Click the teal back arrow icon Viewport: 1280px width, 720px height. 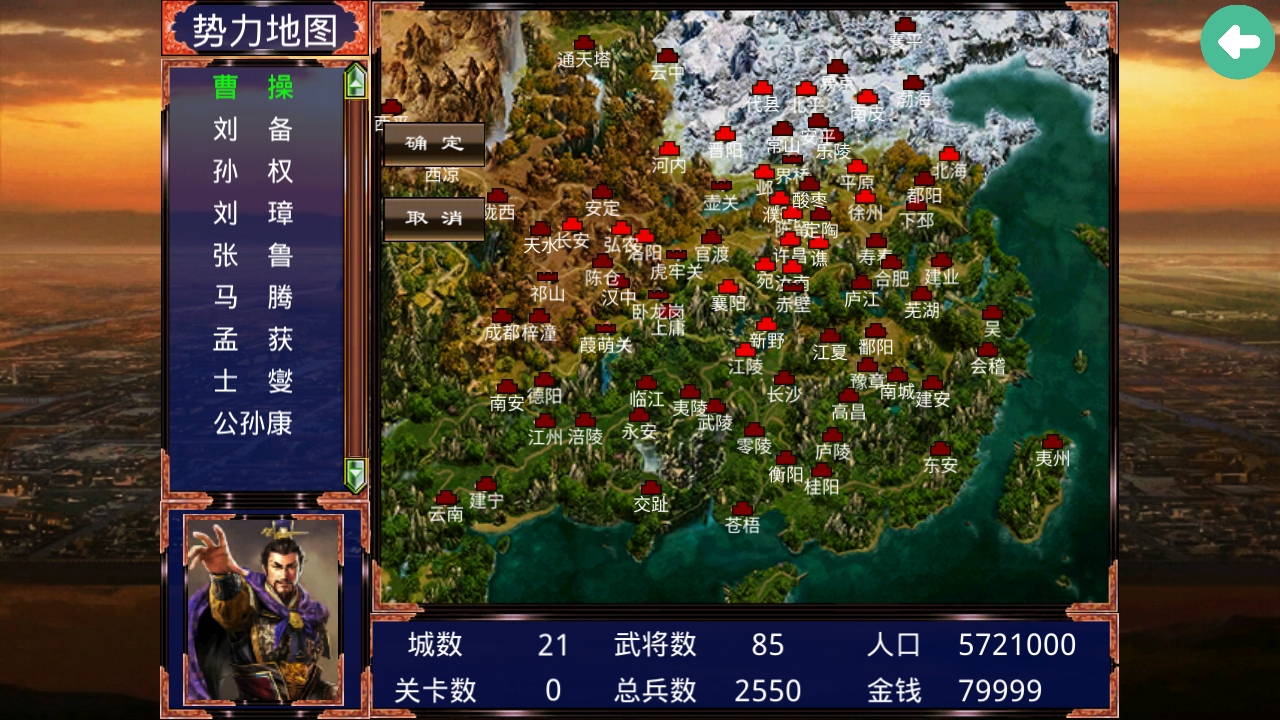tap(1237, 42)
